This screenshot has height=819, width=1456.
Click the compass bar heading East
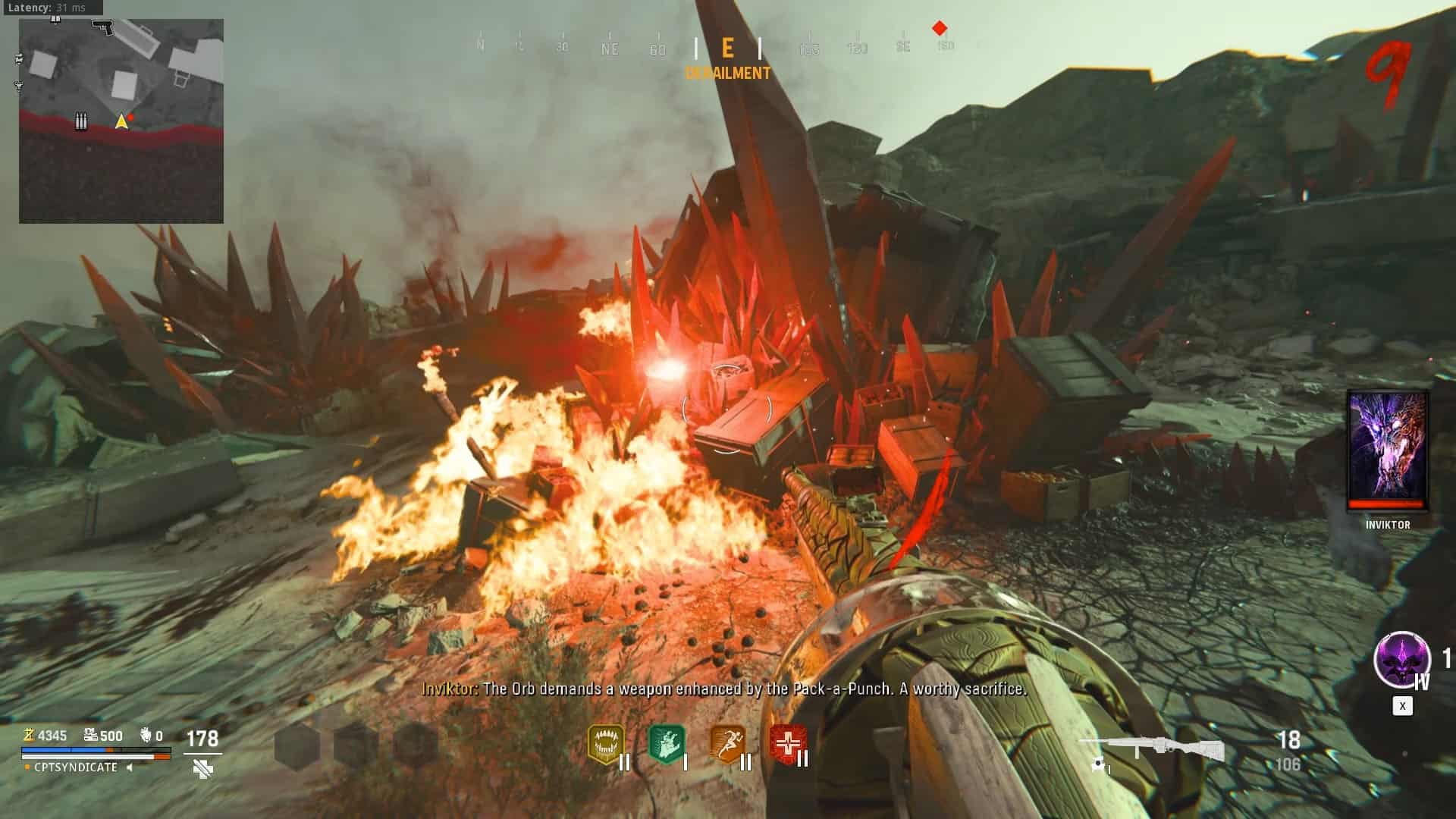click(x=727, y=49)
